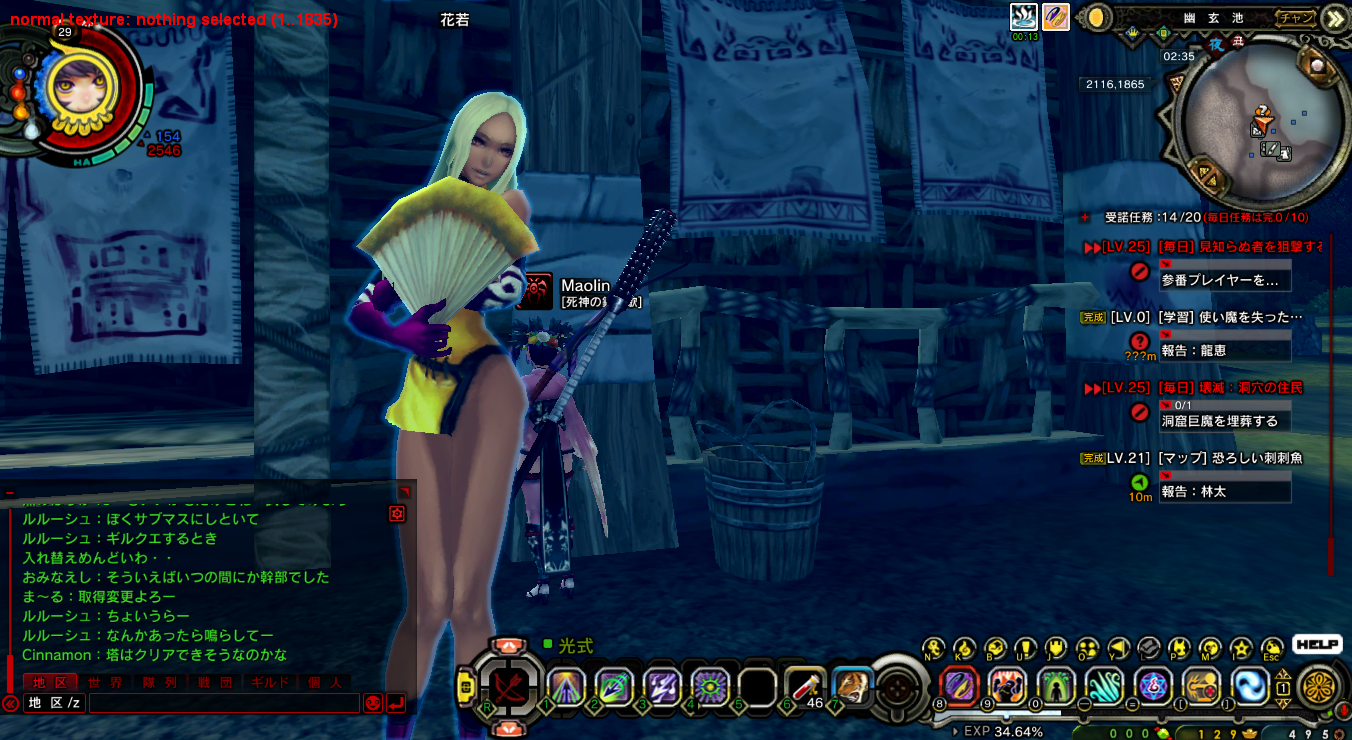This screenshot has width=1352, height=740.
Task: Select the 地区 /z channel dropdown
Action: (x=55, y=703)
